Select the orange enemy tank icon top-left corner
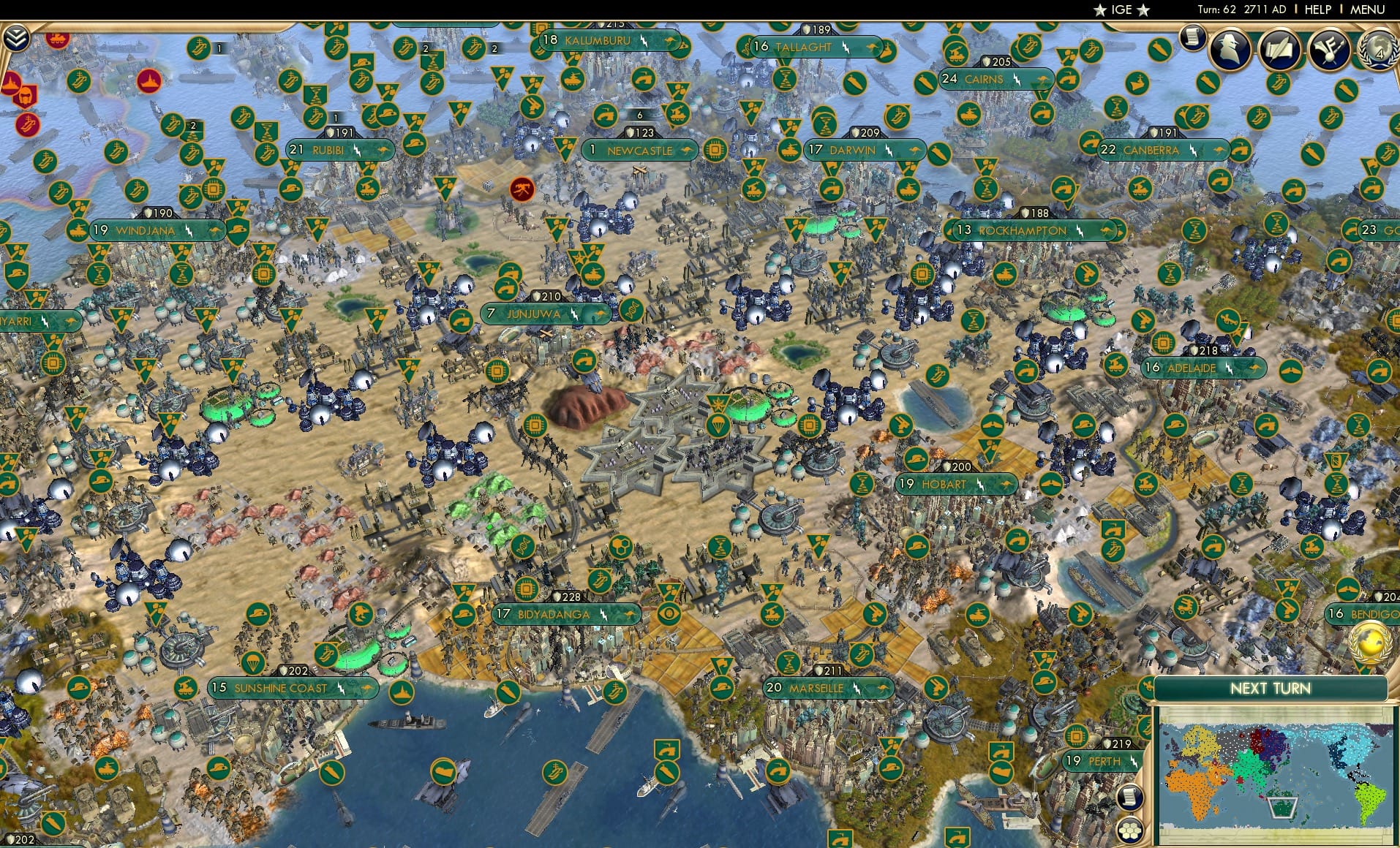Image resolution: width=1400 pixels, height=848 pixels. 56,39
